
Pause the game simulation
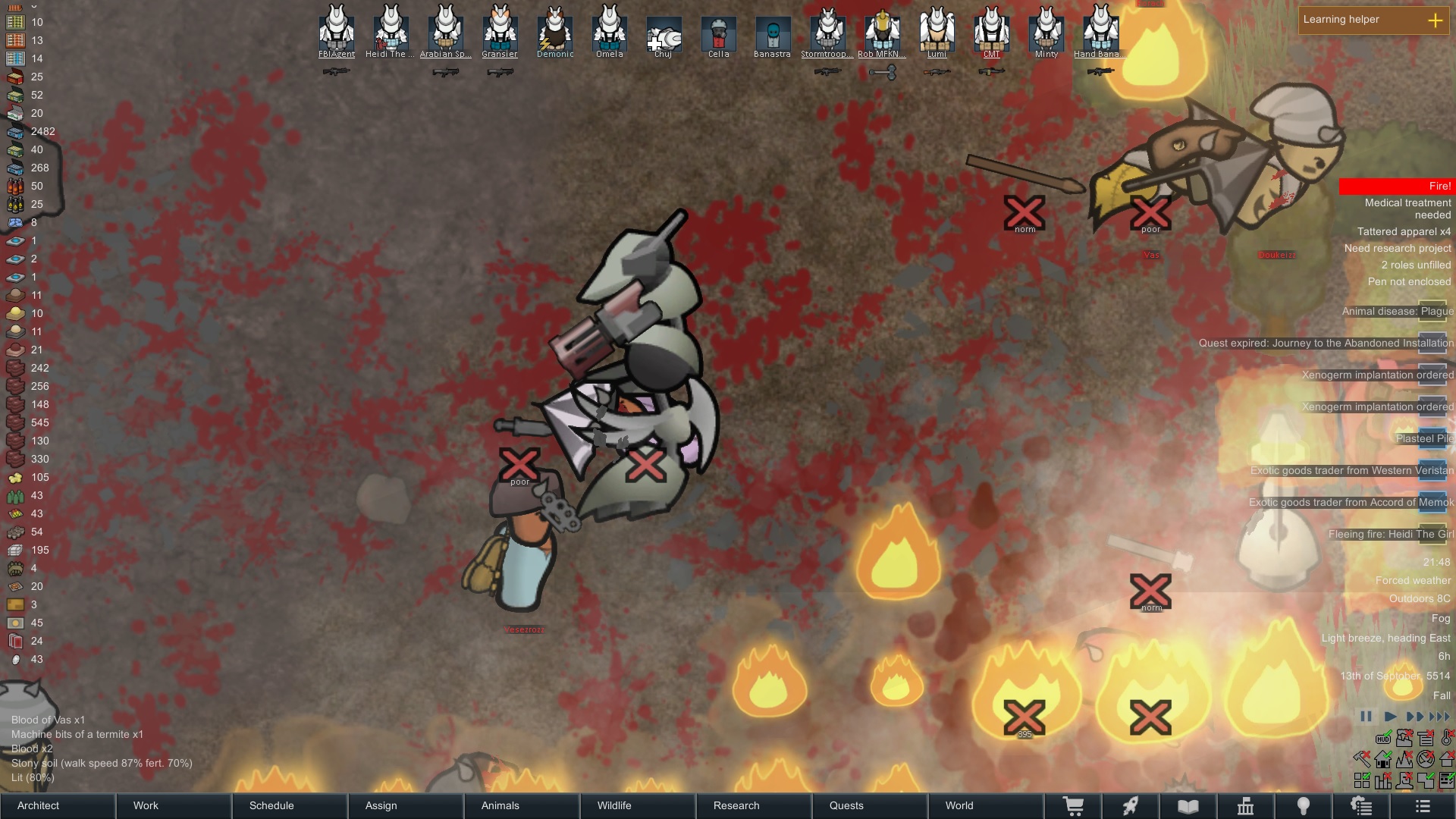coord(1366,716)
